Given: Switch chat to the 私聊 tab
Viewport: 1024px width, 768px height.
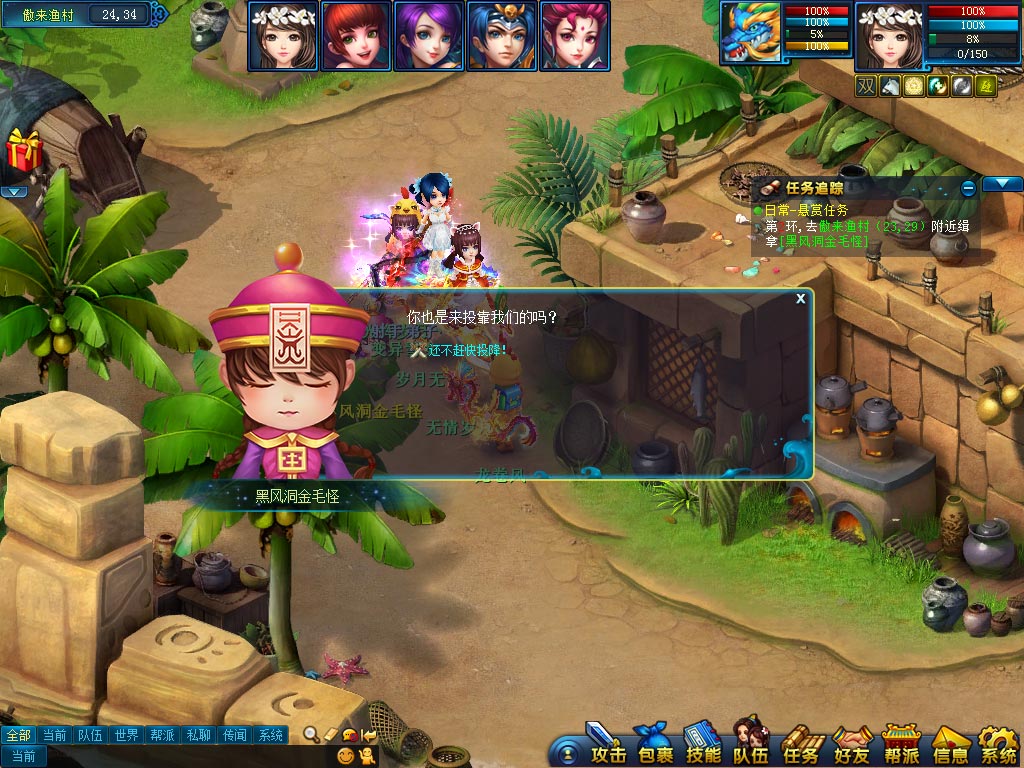Looking at the screenshot, I should coord(199,735).
